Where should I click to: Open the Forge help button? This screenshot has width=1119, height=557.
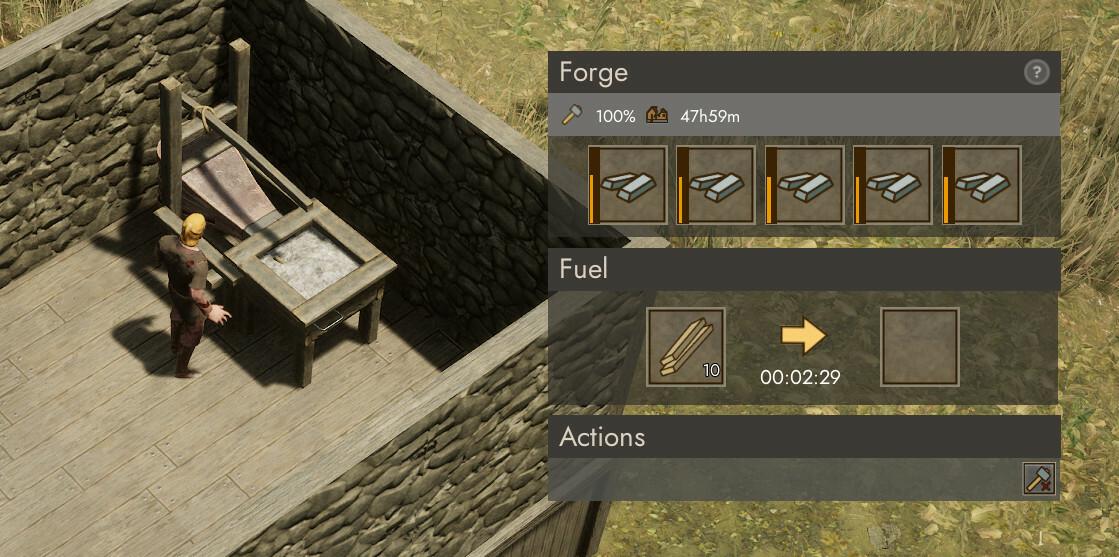(1037, 72)
